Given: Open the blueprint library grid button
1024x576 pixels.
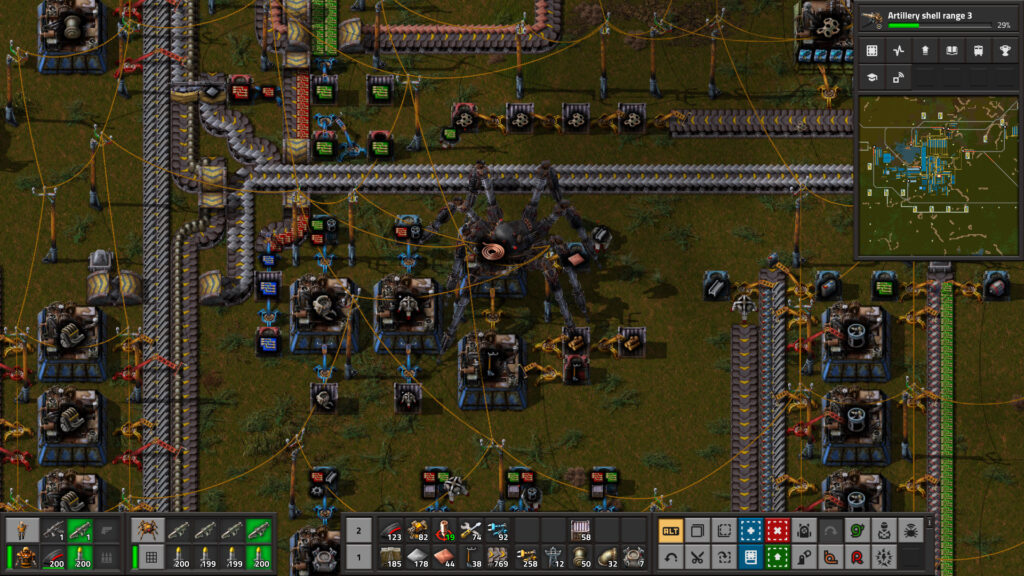Looking at the screenshot, I should click(x=872, y=50).
